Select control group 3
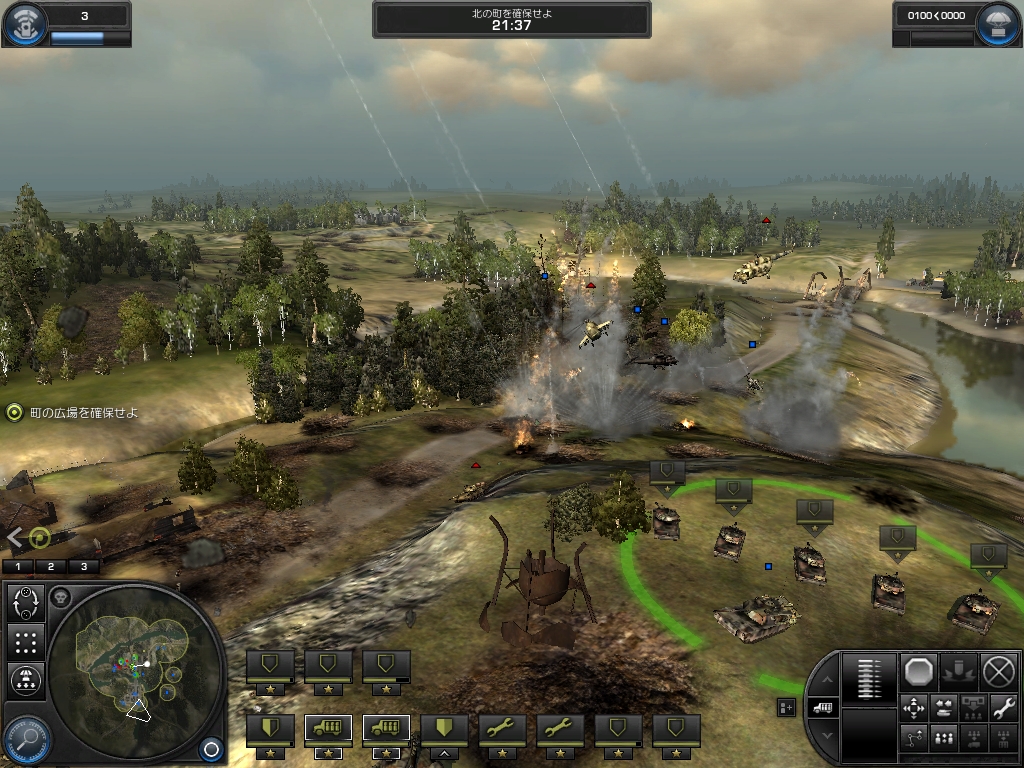 pos(84,566)
